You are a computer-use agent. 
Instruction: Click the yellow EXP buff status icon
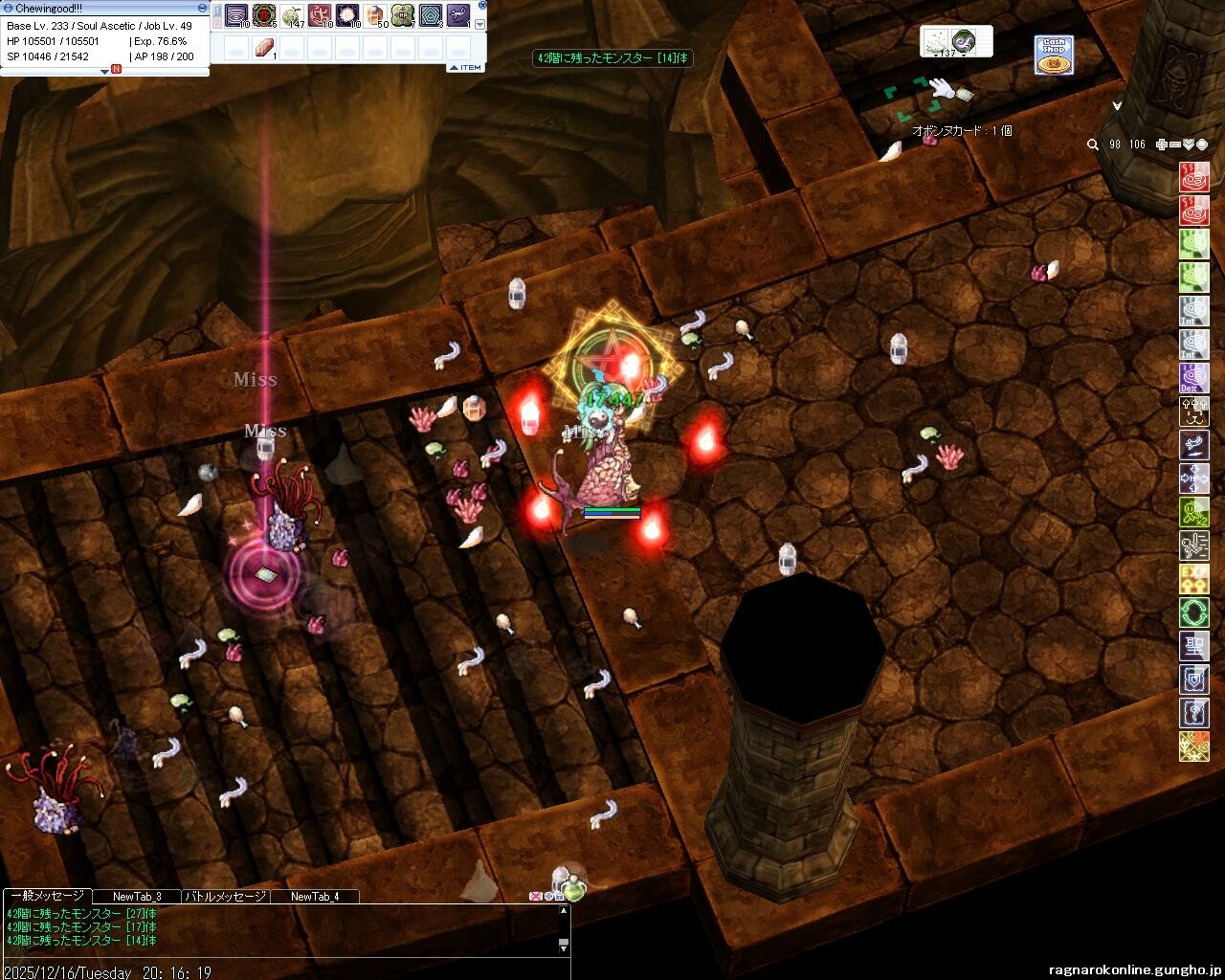pos(1194,578)
